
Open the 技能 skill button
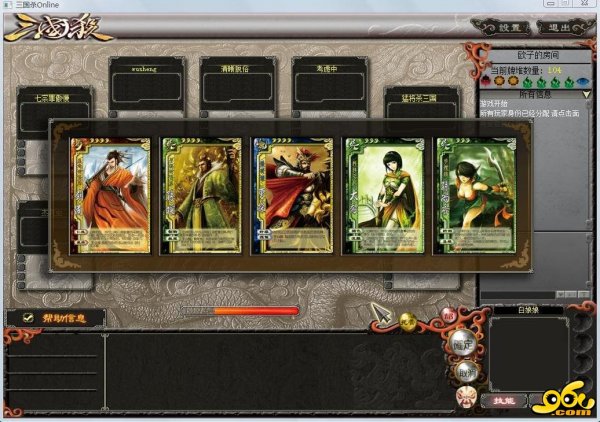click(x=504, y=400)
